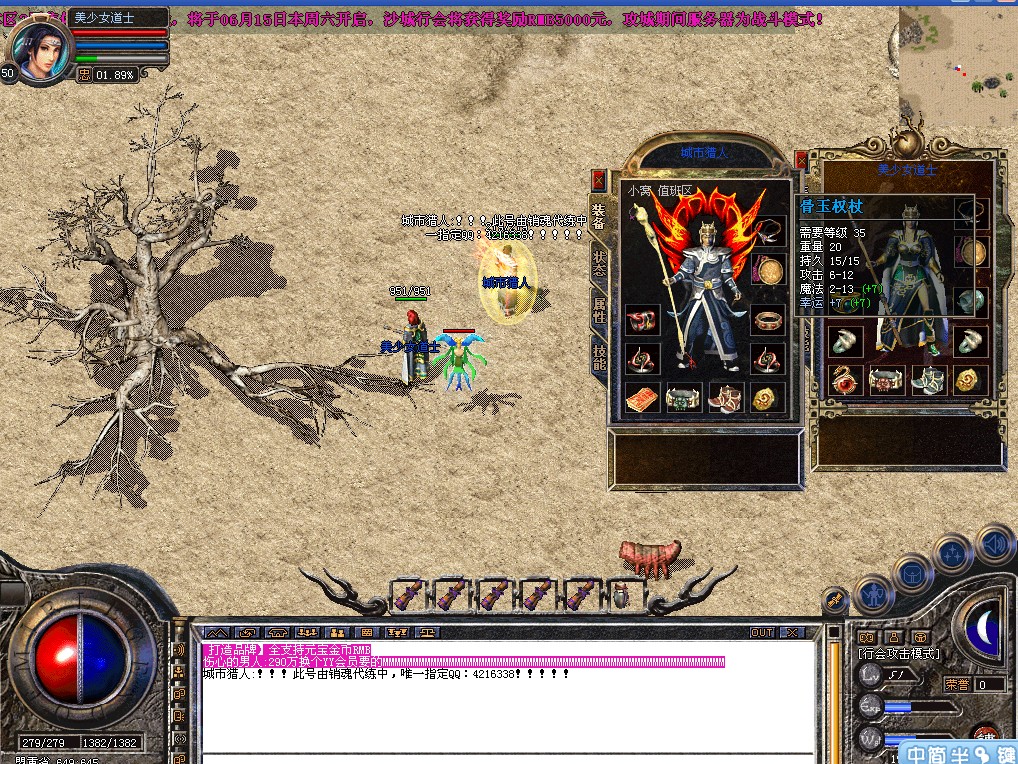Toggle the speaker sound button
Viewport: 1018px width, 764px height.
[x=994, y=543]
